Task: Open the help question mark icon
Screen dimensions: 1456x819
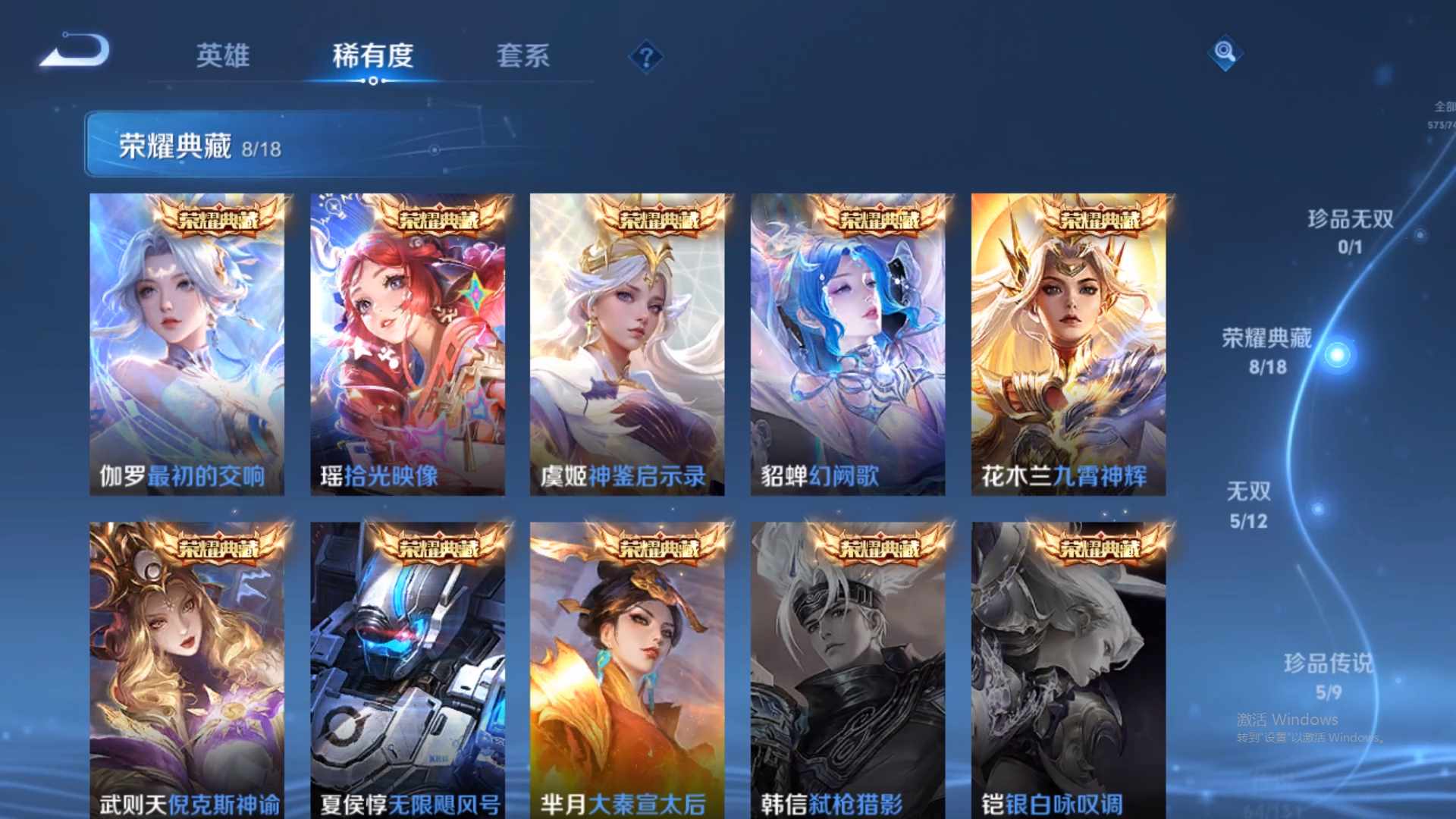Action: (645, 55)
